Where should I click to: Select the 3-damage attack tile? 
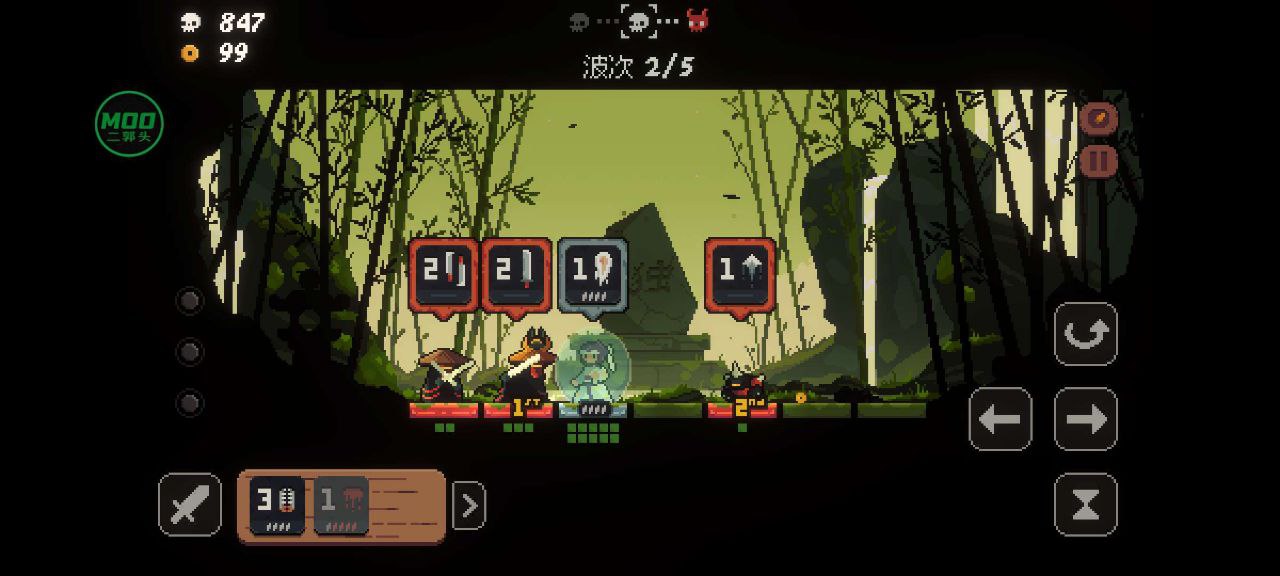tap(277, 505)
